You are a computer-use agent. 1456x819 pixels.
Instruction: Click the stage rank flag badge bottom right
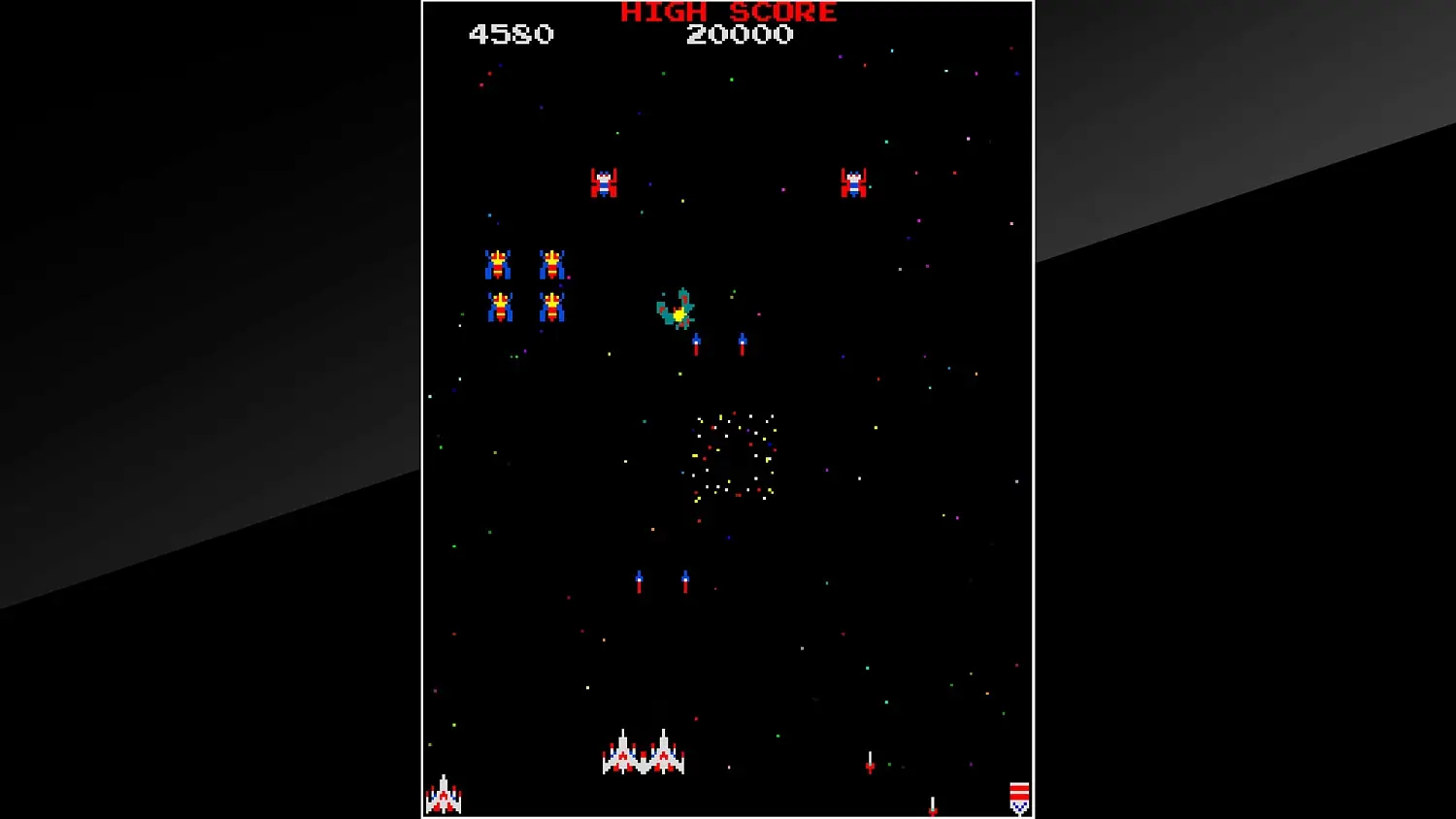(x=1019, y=796)
